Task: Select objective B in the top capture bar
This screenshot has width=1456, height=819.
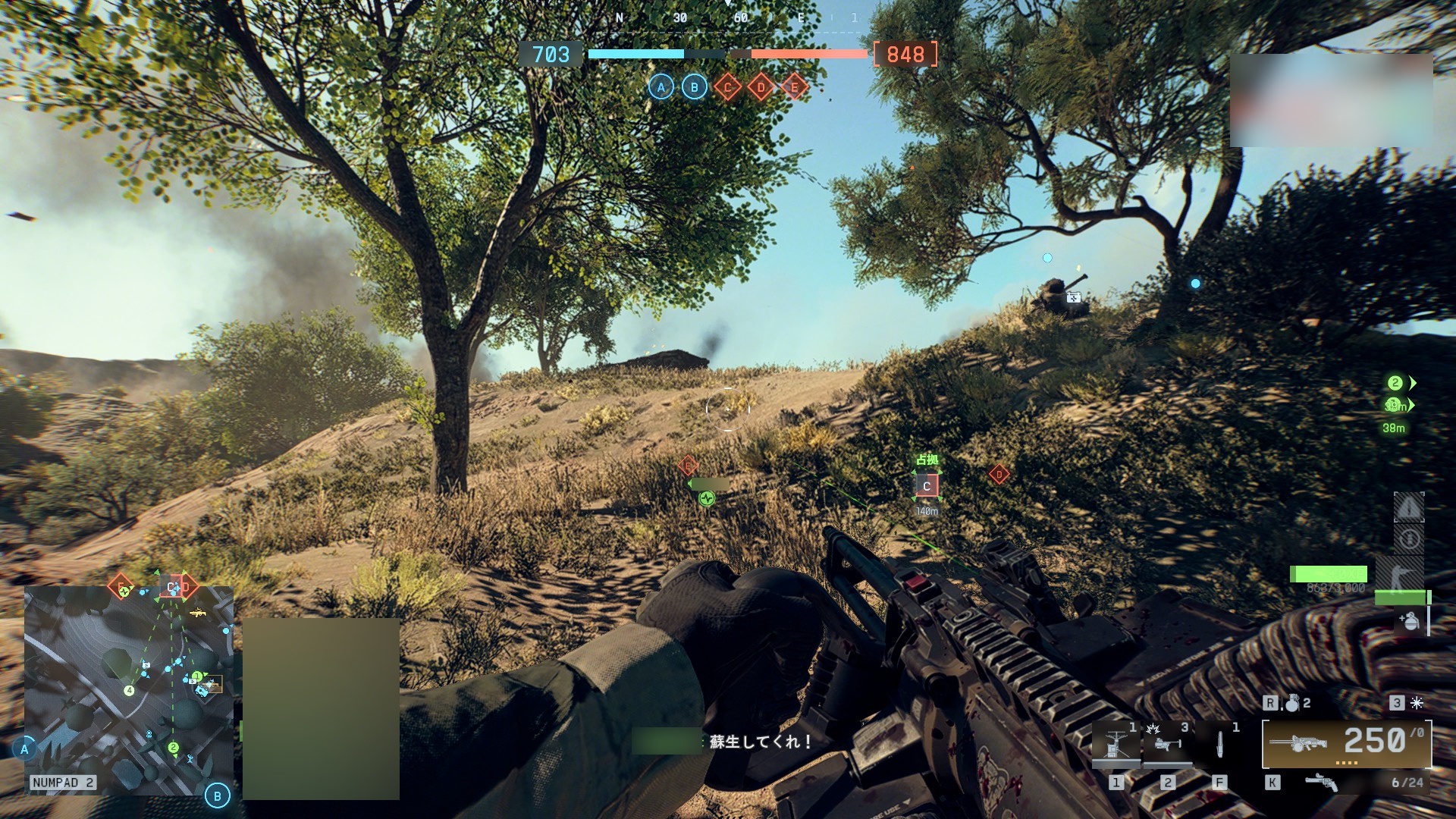Action: pos(694,87)
